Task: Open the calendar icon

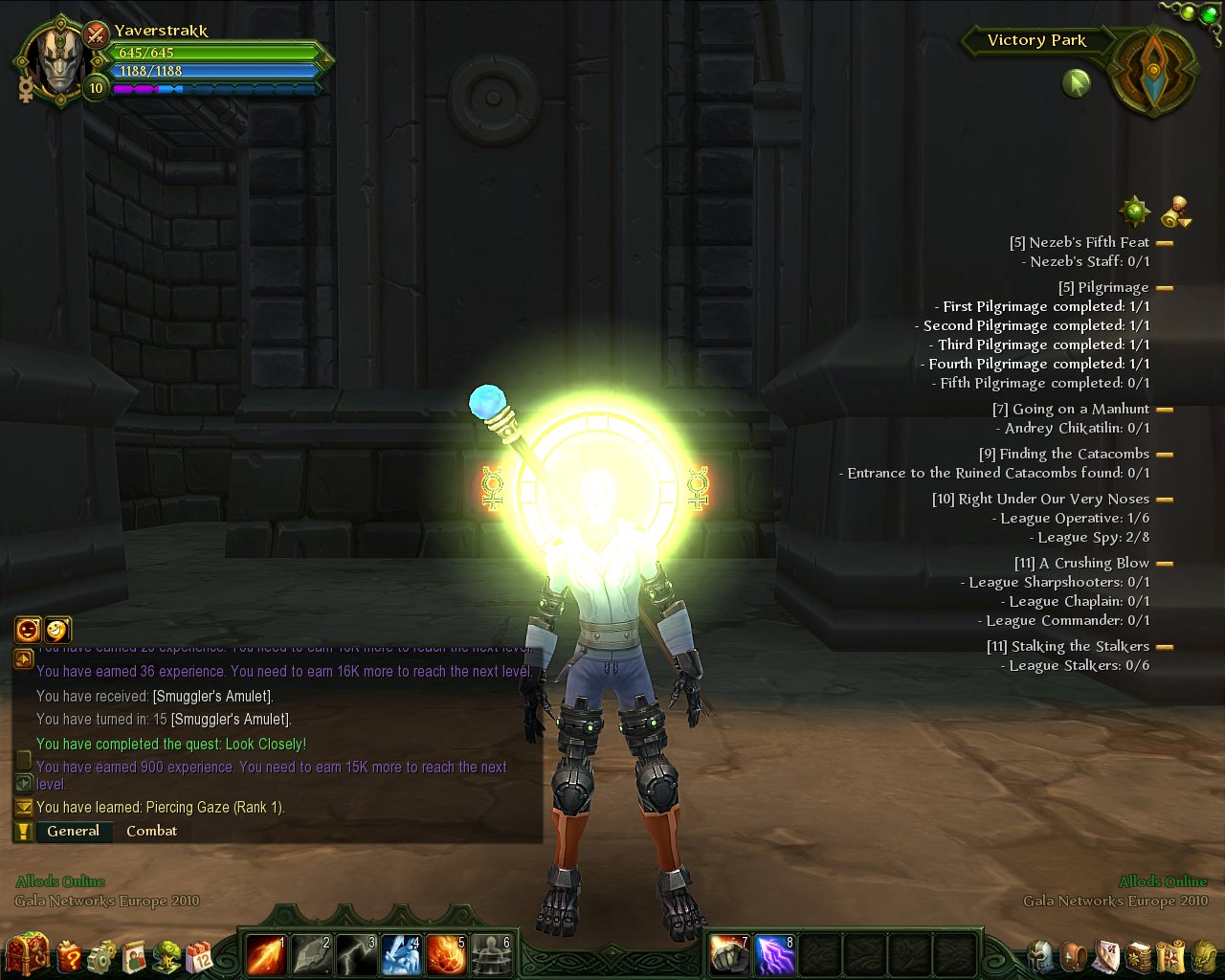Action: coord(200,955)
